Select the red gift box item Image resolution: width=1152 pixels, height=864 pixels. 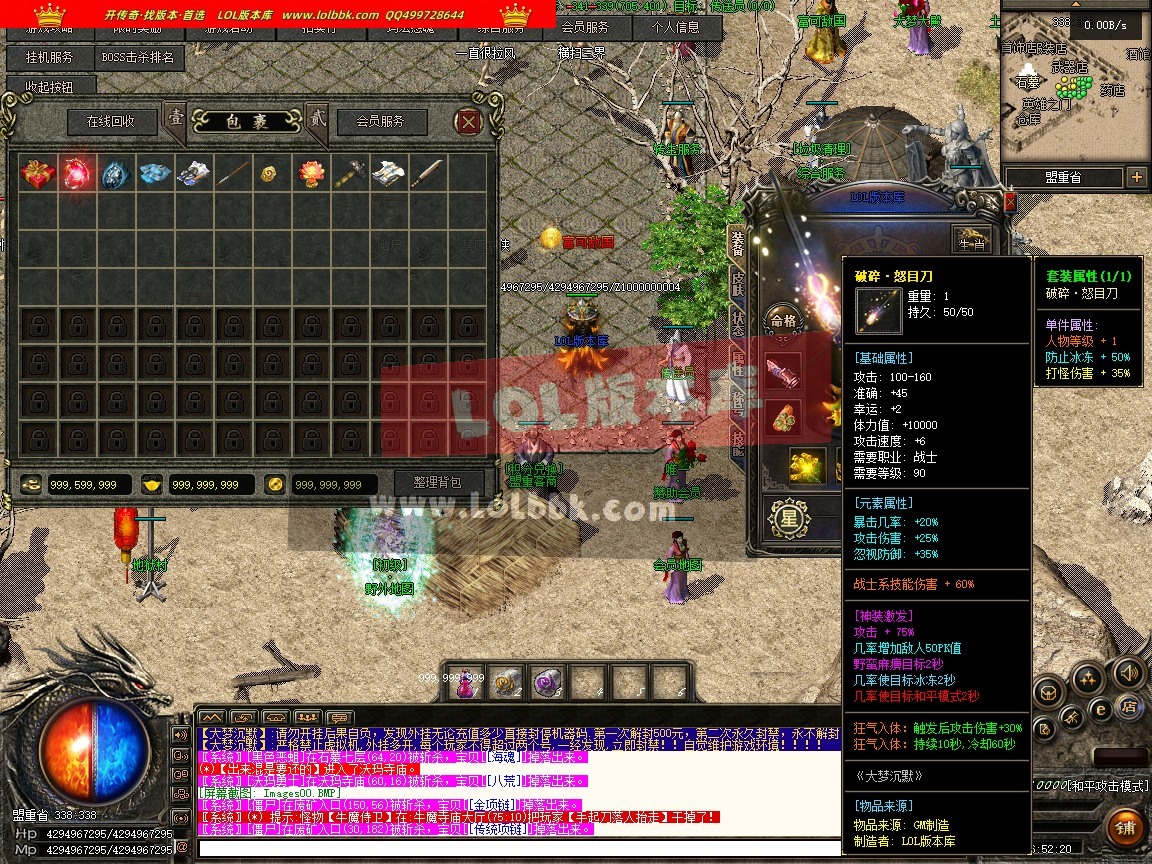coord(38,174)
